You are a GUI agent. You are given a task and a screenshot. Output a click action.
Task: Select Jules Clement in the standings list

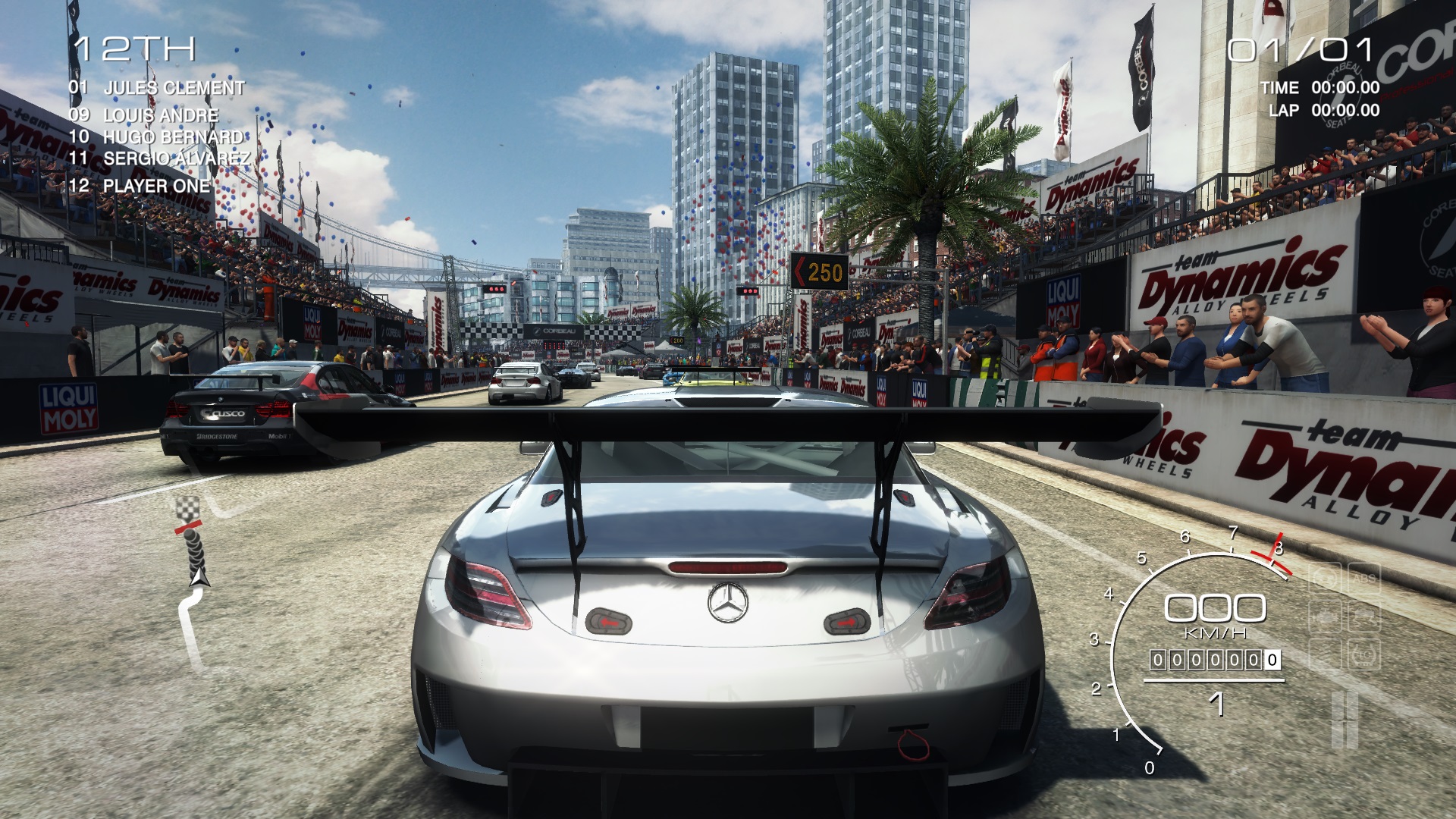[174, 88]
